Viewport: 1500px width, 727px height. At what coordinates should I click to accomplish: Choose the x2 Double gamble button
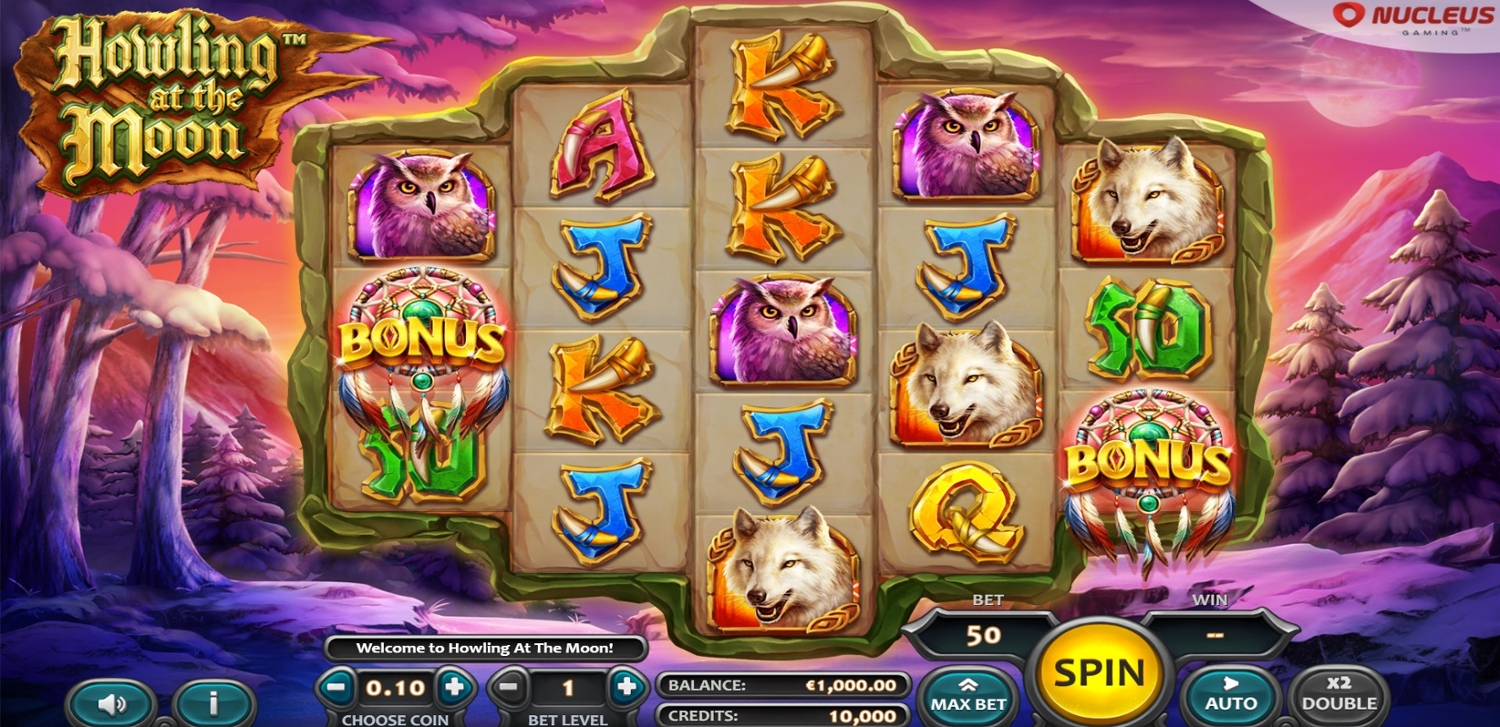click(x=1339, y=694)
